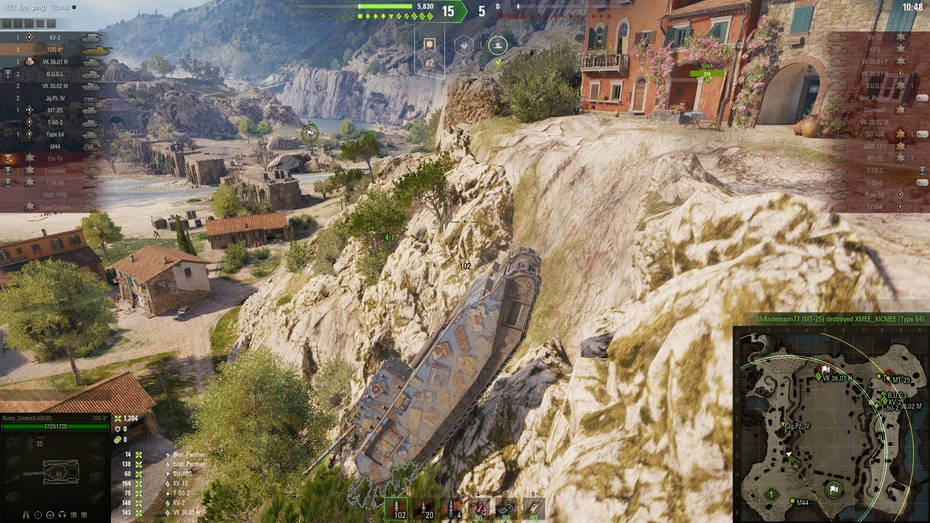Switch to the 20-round shell slot
This screenshot has width=930, height=523.
425,508
